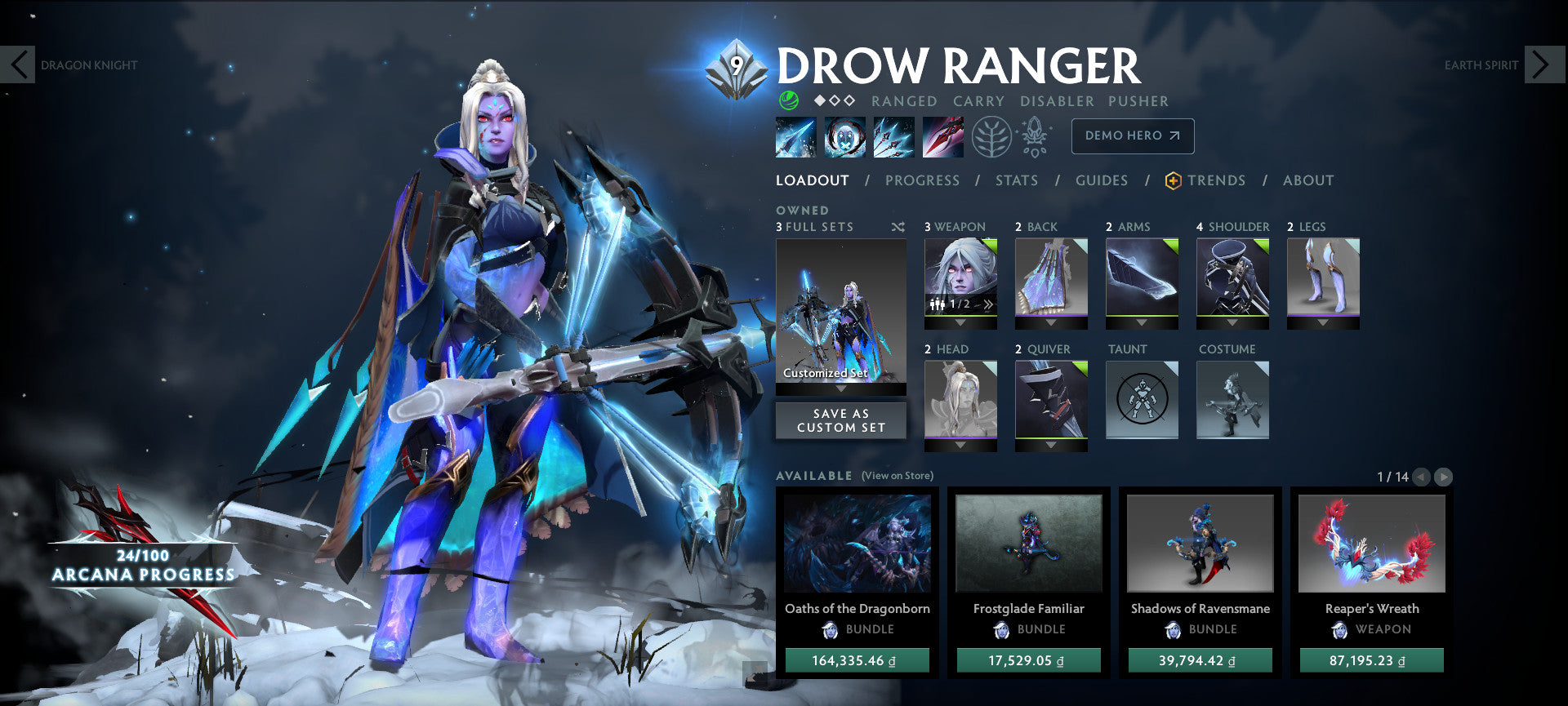
Task: Expand the Weapon slot dropdown arrow
Action: tap(960, 322)
